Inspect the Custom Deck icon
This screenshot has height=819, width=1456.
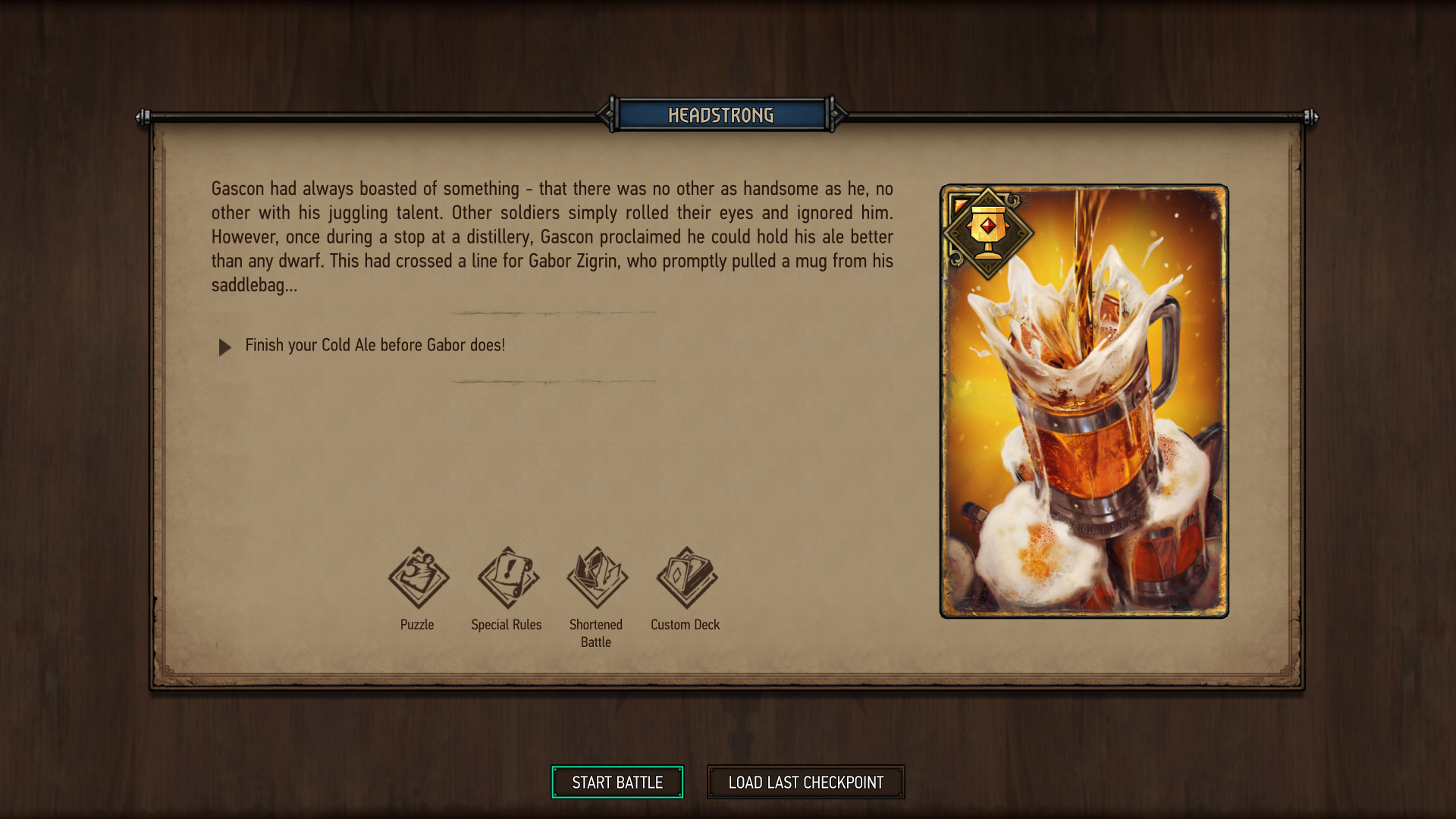click(686, 578)
